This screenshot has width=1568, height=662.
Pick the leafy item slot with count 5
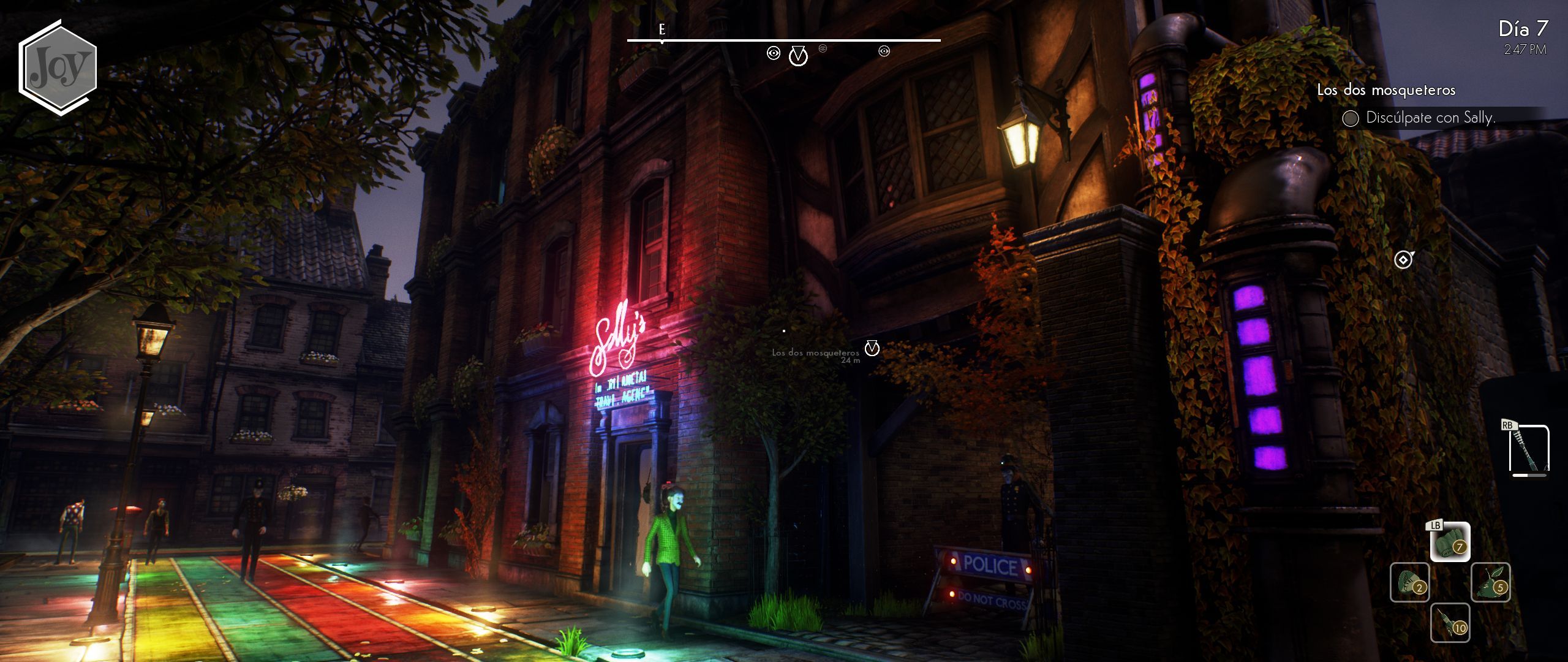[1490, 582]
